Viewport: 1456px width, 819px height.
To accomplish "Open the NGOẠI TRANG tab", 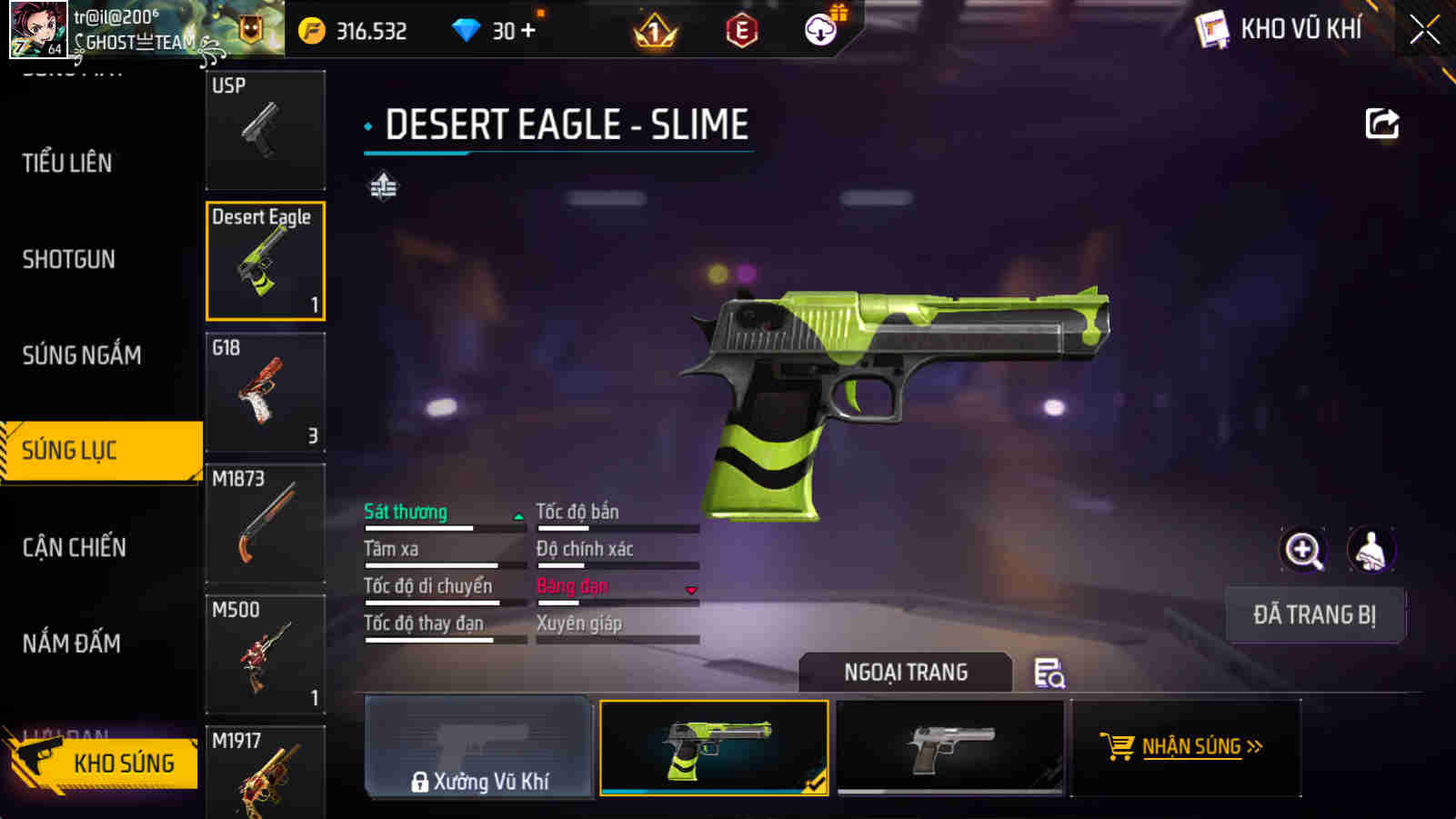I will 904,672.
